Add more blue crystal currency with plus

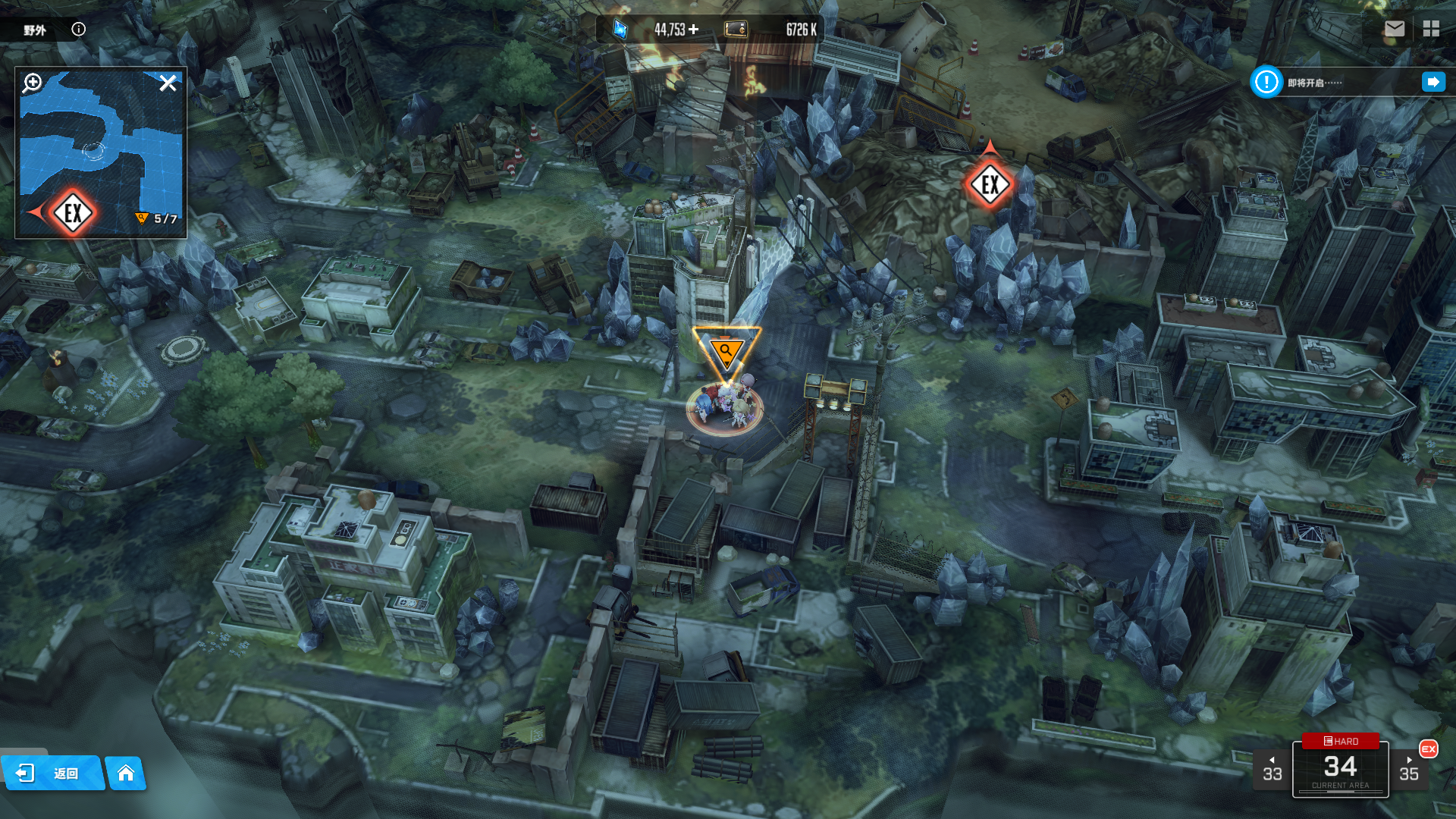[693, 30]
